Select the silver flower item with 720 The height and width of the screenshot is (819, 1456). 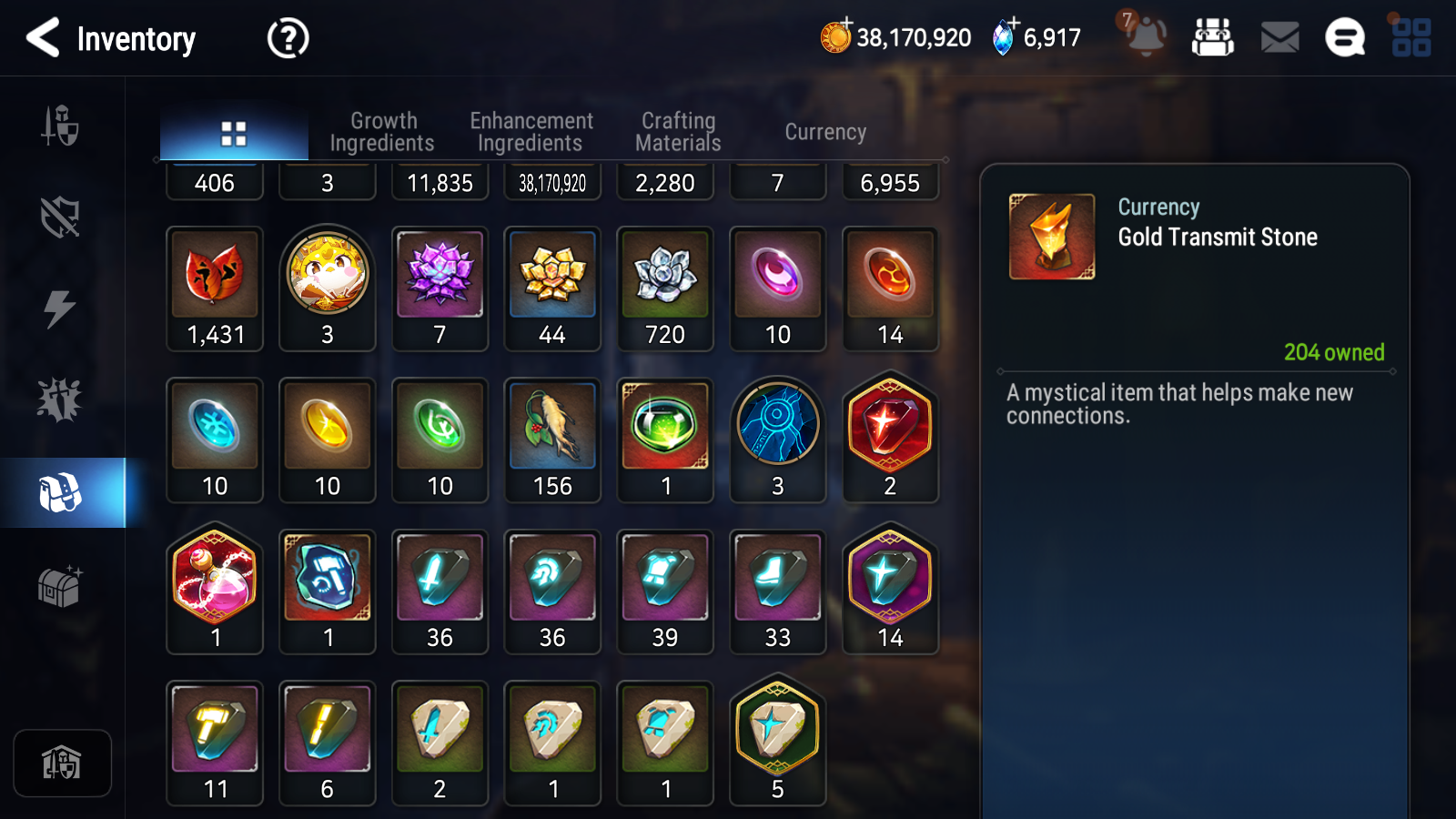[x=665, y=288]
